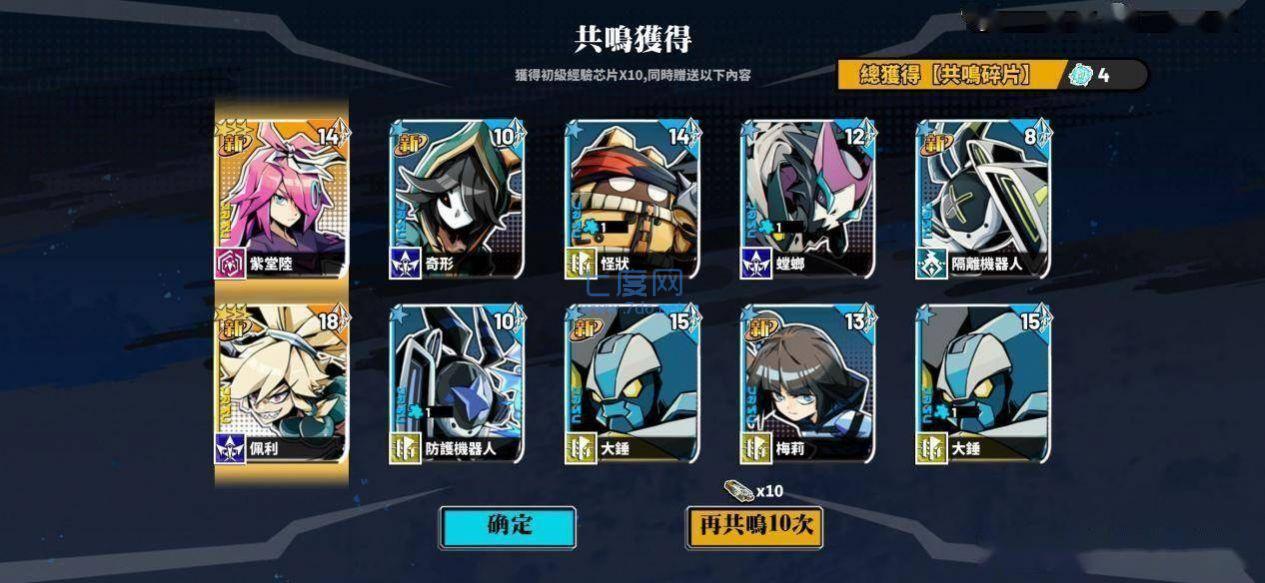Select the 梅莉 character card
This screenshot has height=583, width=1265.
click(x=808, y=386)
